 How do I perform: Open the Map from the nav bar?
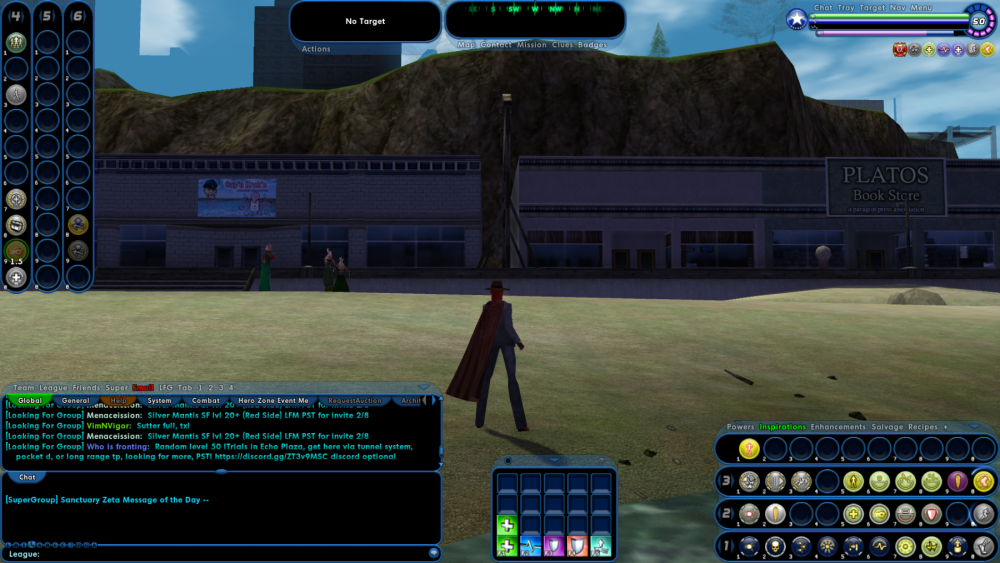point(466,45)
